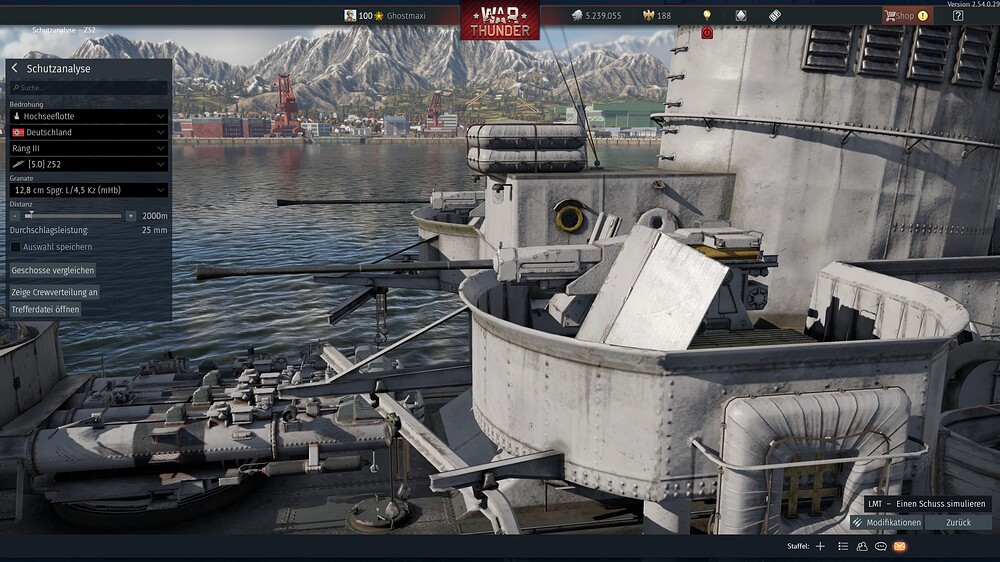
Task: Tick the Auswahl speichern checkbox
Action: tap(15, 247)
